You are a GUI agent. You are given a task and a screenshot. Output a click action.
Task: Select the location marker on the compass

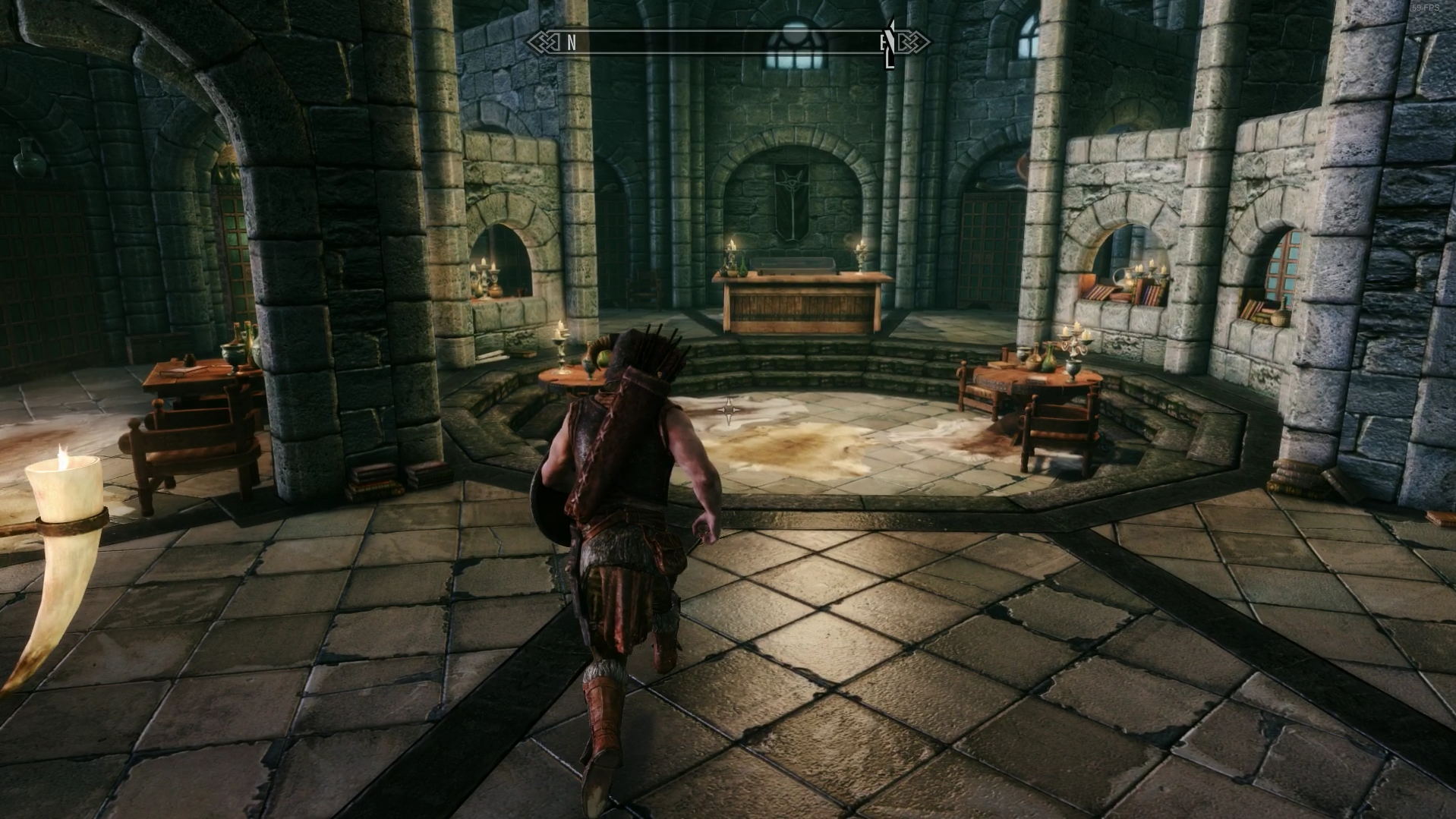click(889, 45)
